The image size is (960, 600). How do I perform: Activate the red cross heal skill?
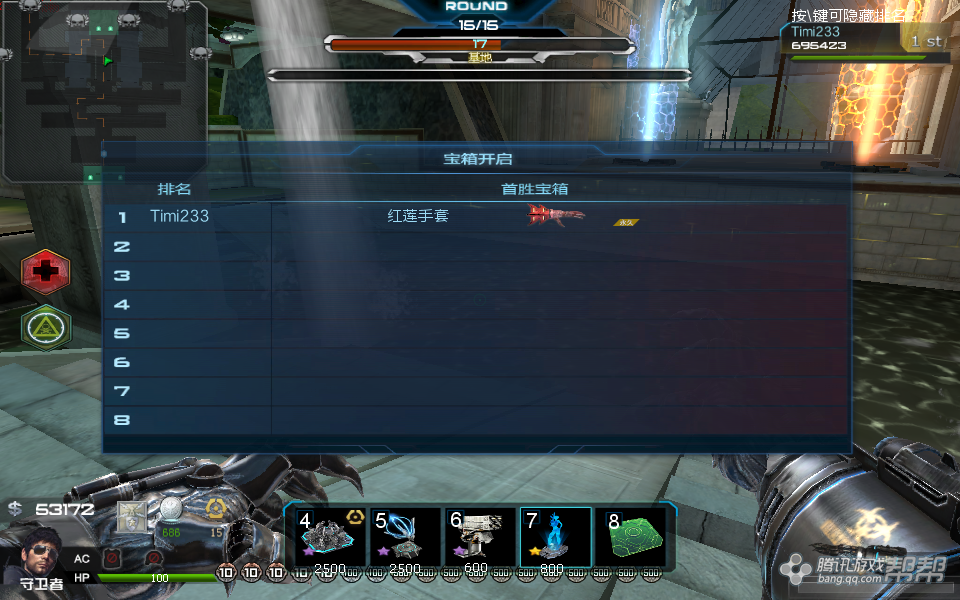pyautogui.click(x=46, y=270)
